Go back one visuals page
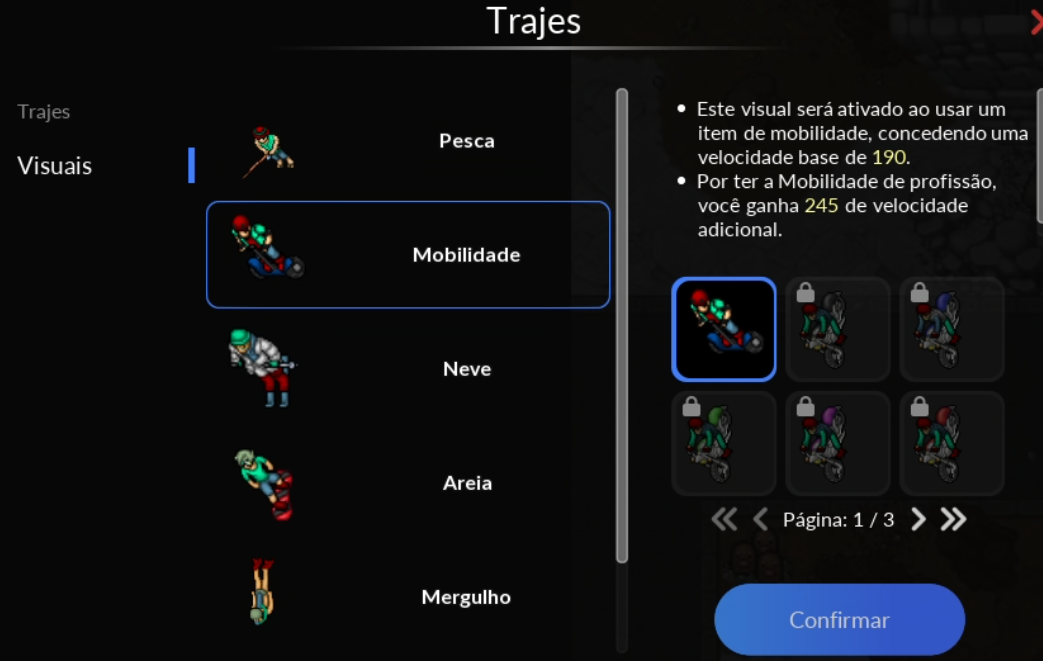1043x661 pixels. pos(760,519)
